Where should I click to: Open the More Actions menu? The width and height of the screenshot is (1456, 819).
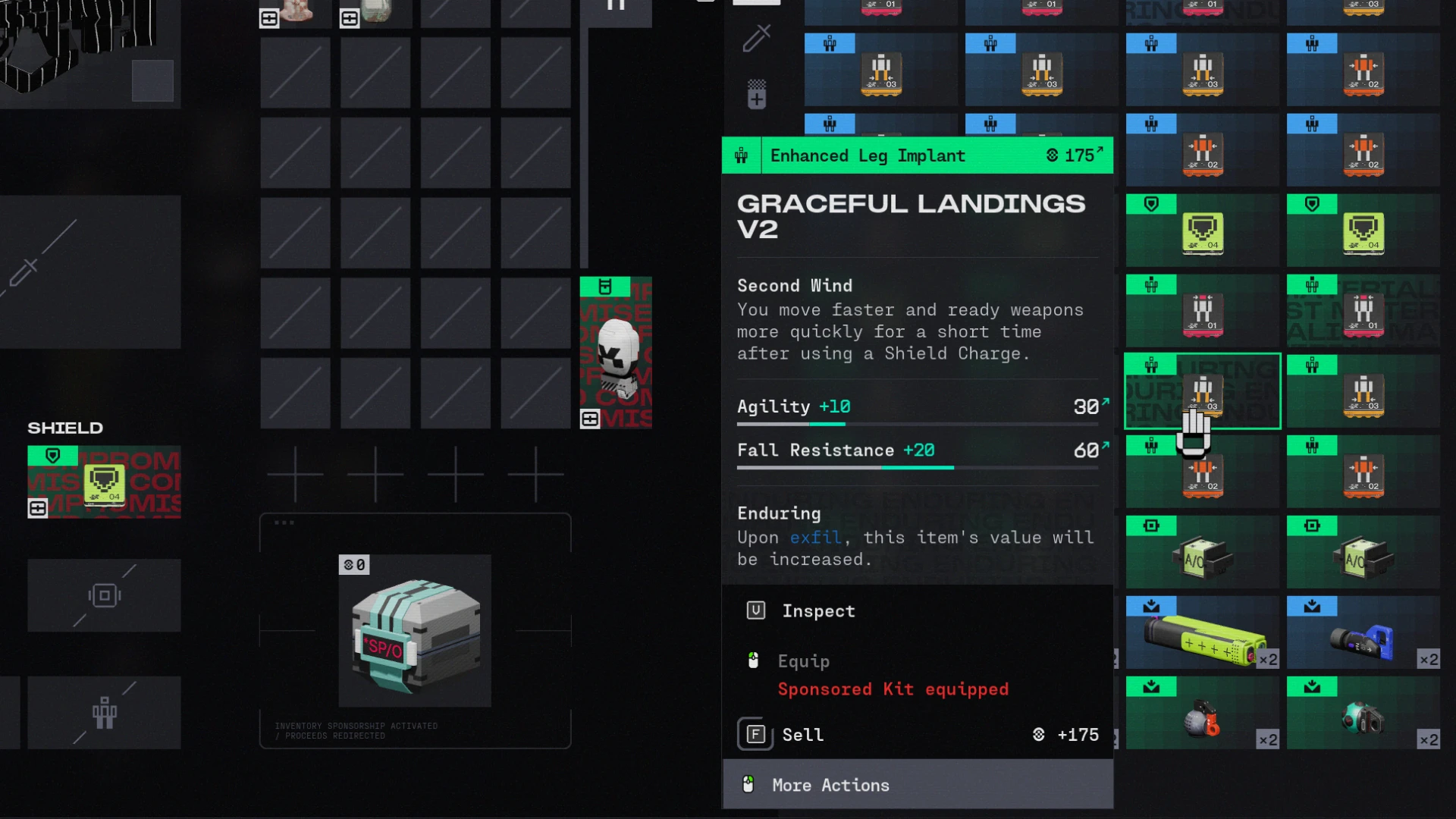[830, 785]
